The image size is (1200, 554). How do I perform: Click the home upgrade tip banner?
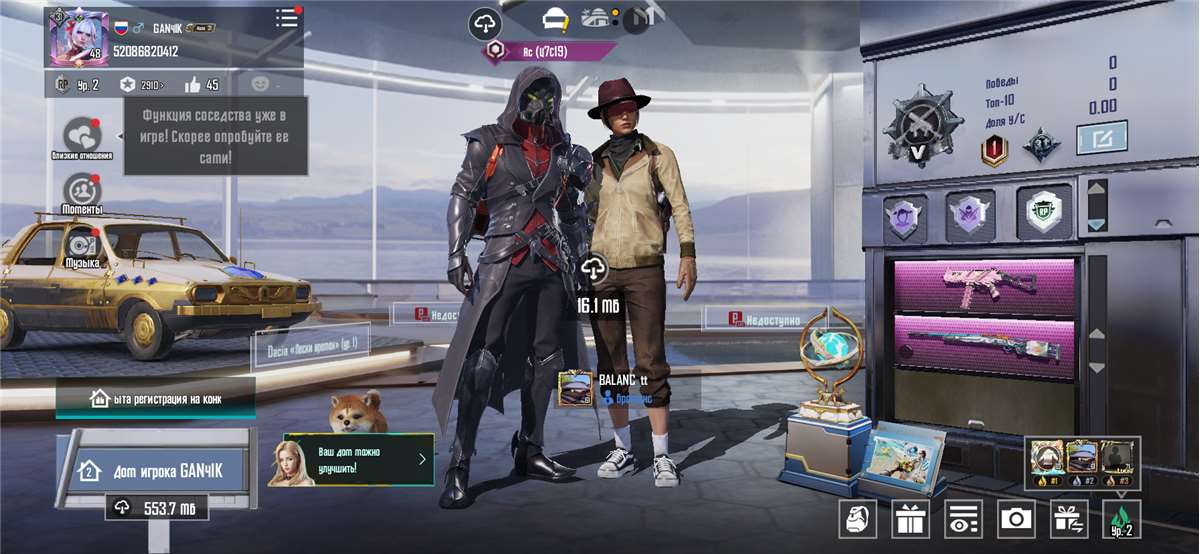point(350,459)
